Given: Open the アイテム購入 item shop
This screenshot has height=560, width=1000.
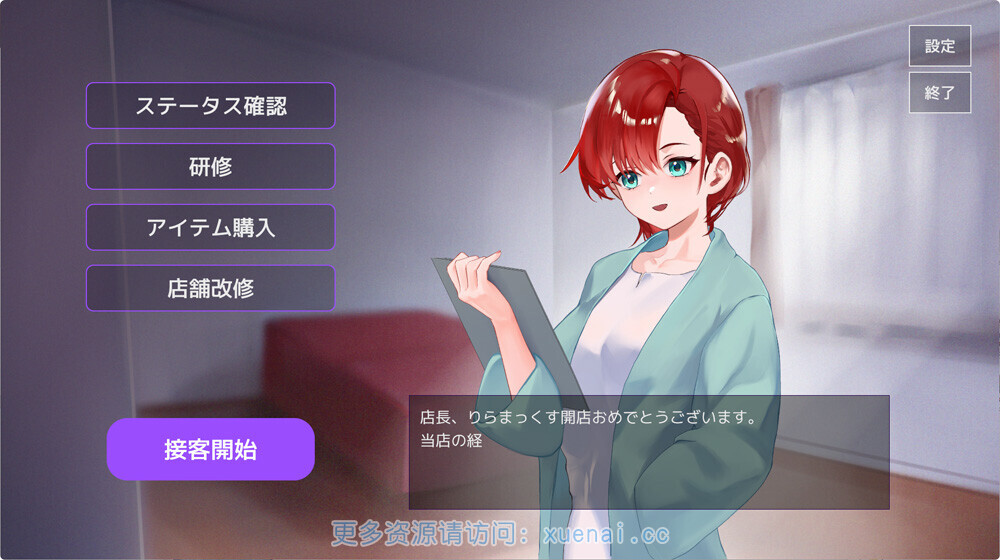Looking at the screenshot, I should [x=210, y=227].
